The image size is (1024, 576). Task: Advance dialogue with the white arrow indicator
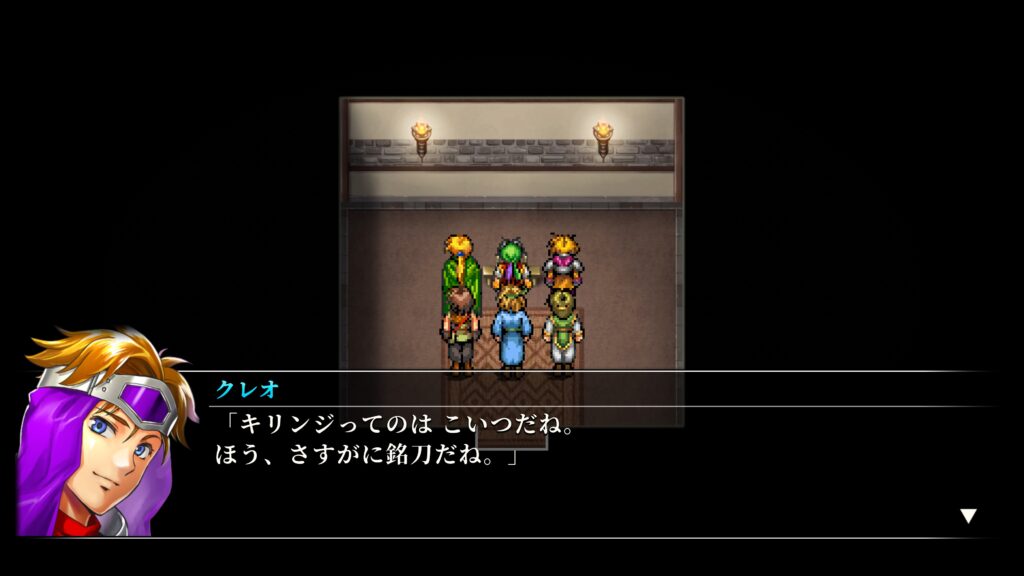[967, 516]
